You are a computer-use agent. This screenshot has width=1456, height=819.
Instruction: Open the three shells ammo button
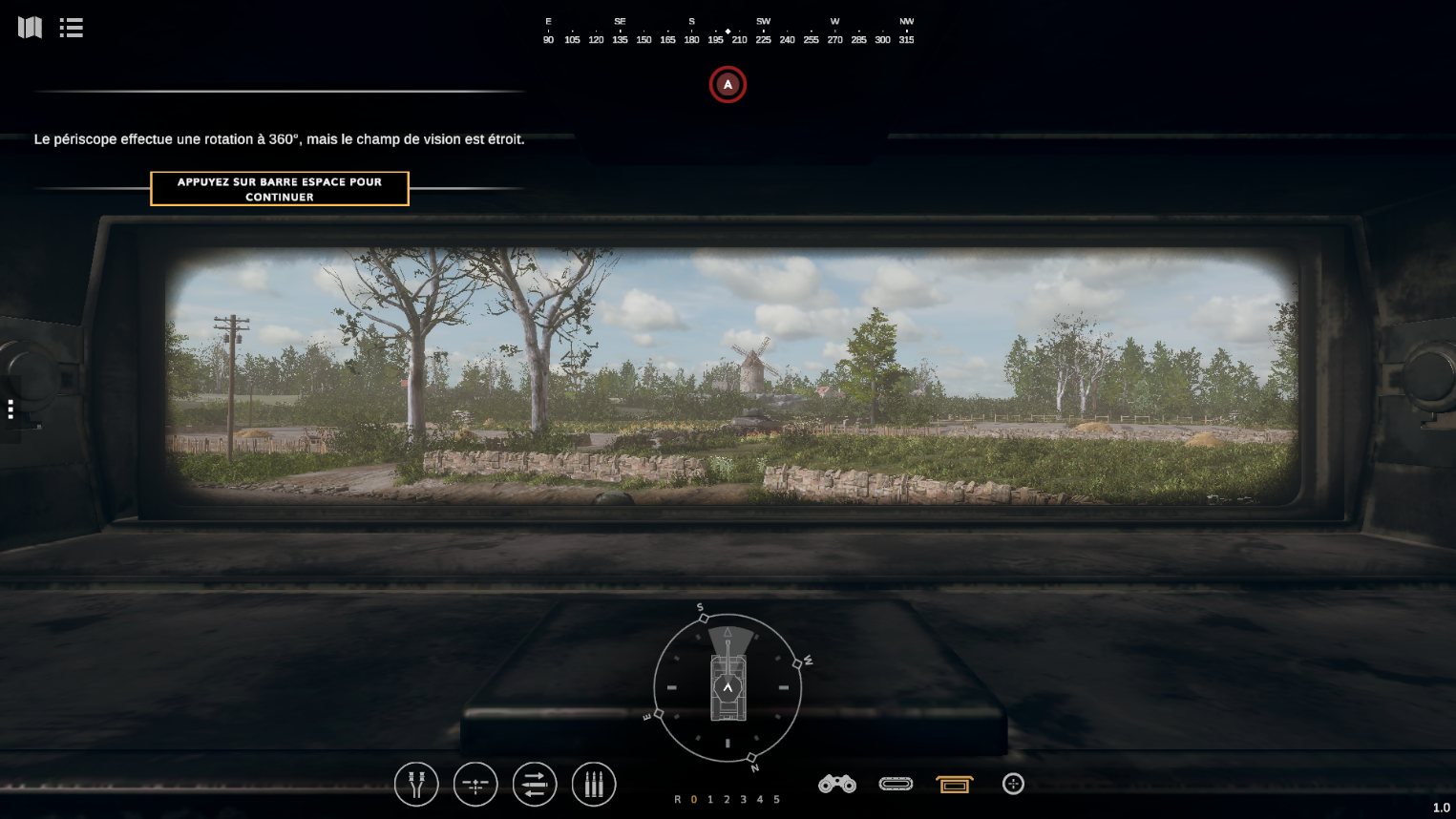tap(594, 785)
